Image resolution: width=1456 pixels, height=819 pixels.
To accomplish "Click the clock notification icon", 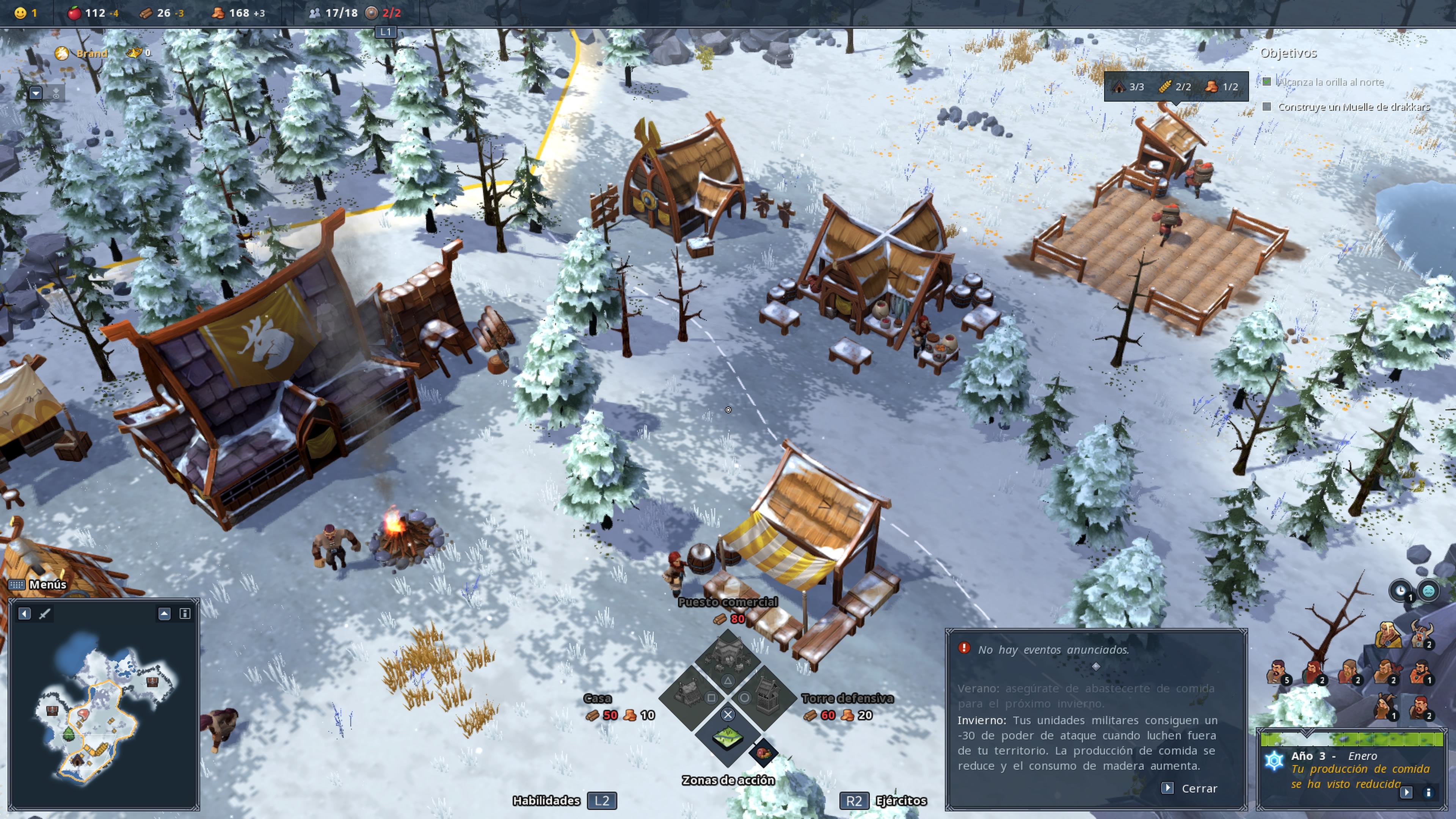I will click(x=1400, y=591).
